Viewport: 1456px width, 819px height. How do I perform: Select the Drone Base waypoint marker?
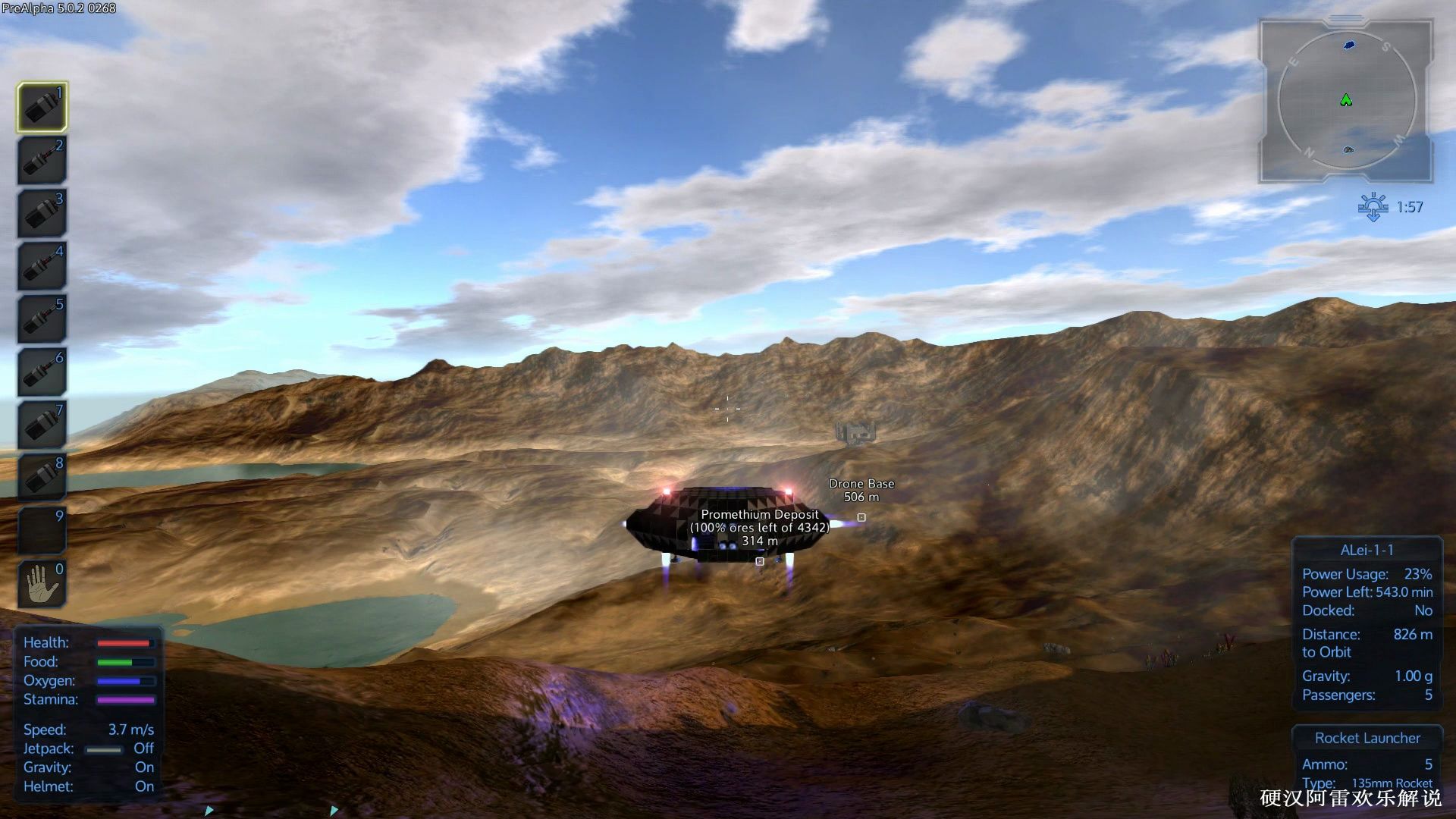(861, 517)
